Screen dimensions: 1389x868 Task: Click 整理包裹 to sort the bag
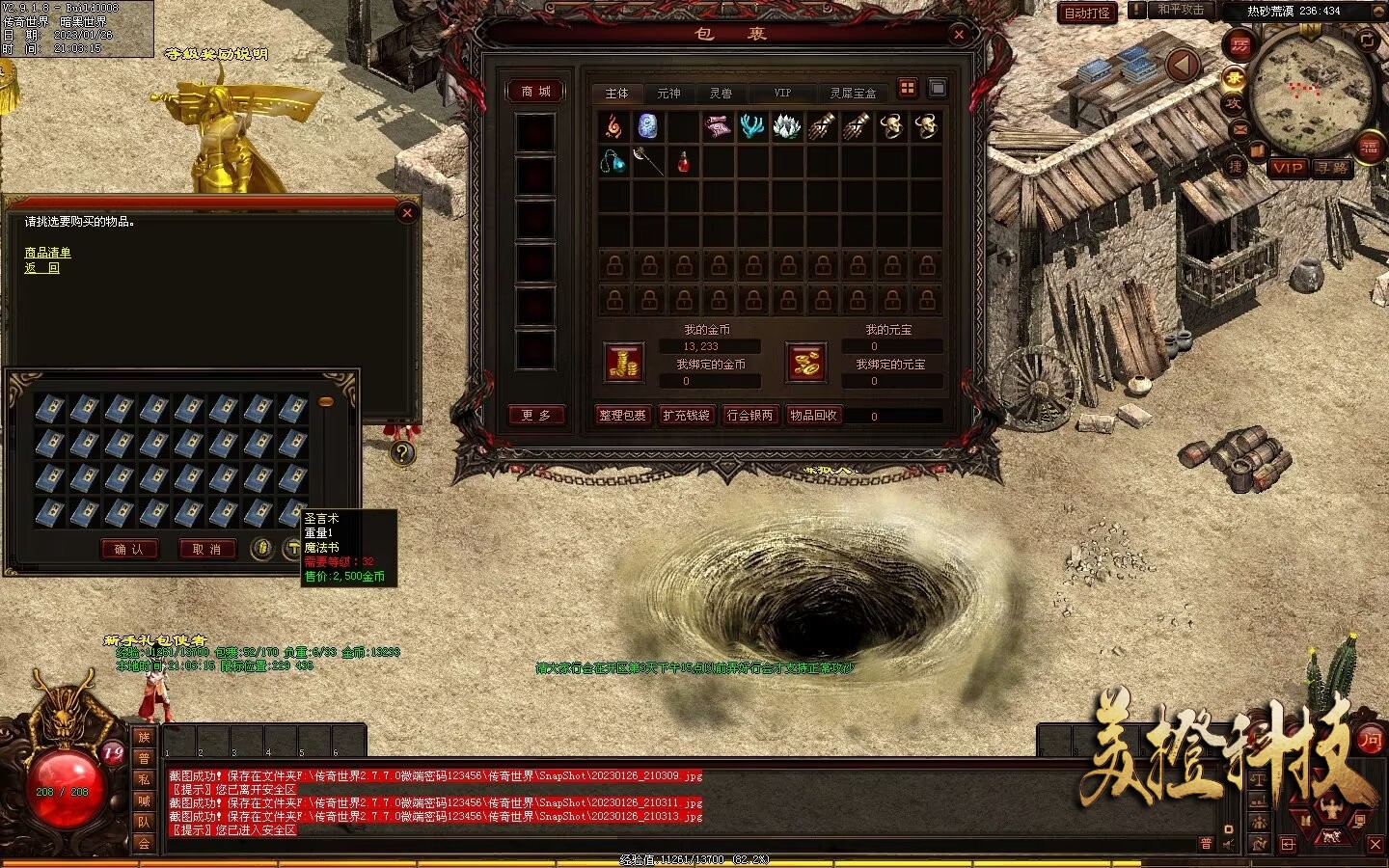click(622, 415)
